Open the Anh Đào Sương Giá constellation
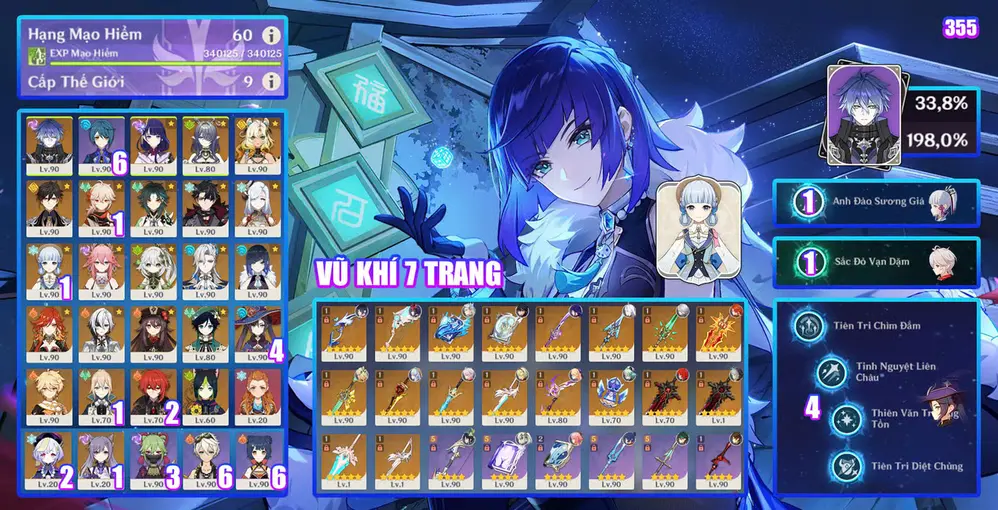The height and width of the screenshot is (510, 998). (x=878, y=203)
